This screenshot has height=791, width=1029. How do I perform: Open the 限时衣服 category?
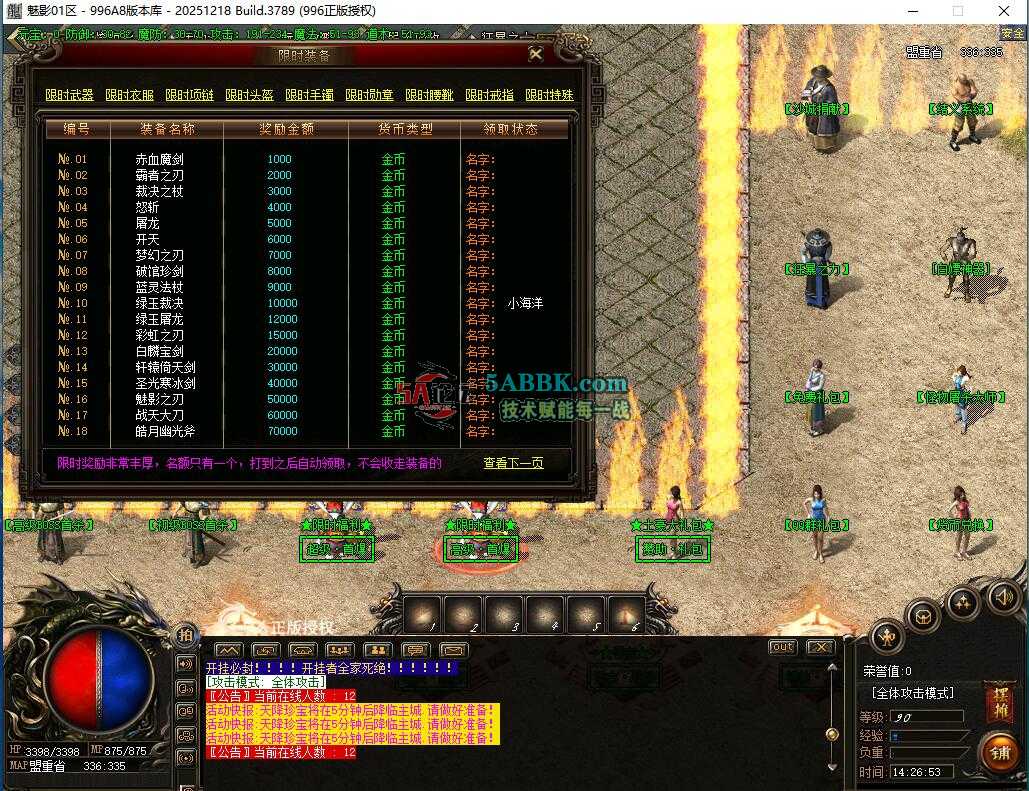pos(129,95)
